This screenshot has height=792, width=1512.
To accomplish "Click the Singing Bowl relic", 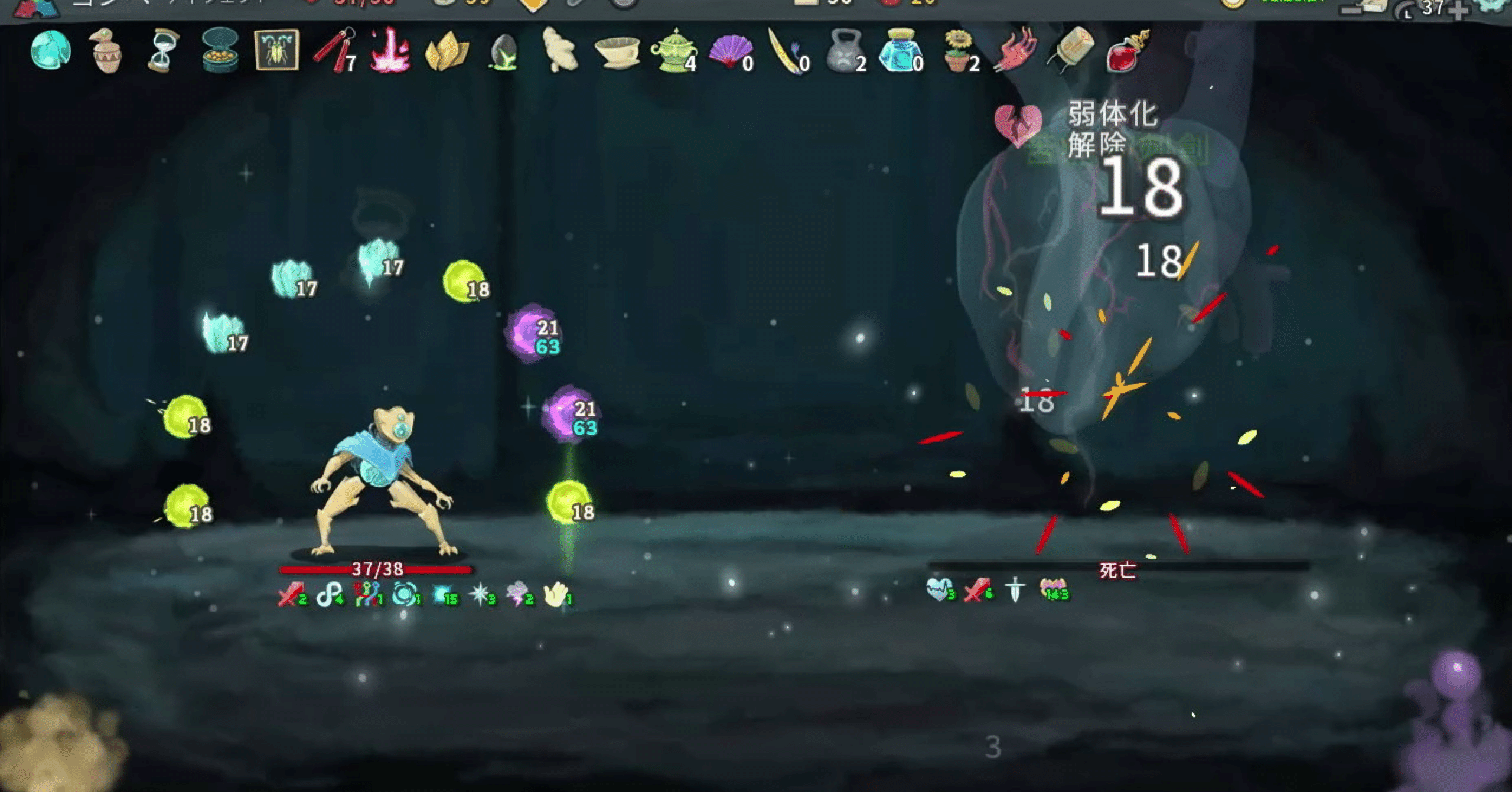I will (617, 53).
